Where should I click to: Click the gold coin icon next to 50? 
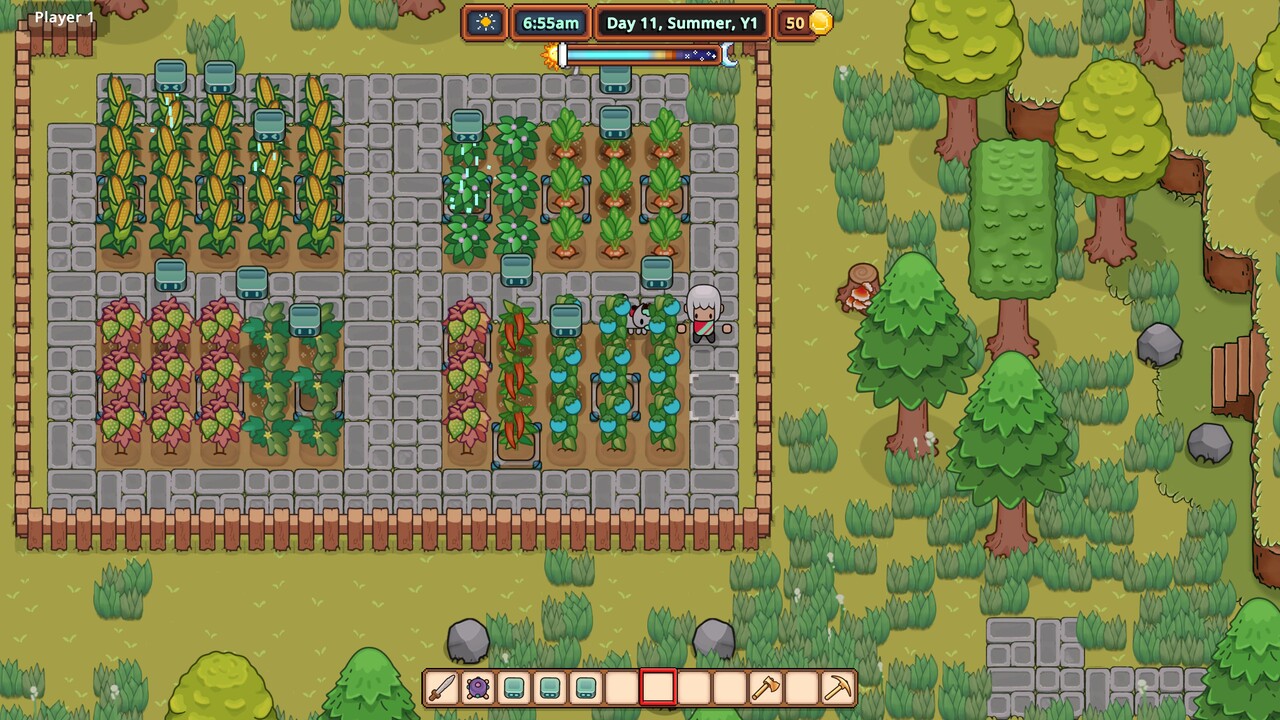[x=820, y=22]
